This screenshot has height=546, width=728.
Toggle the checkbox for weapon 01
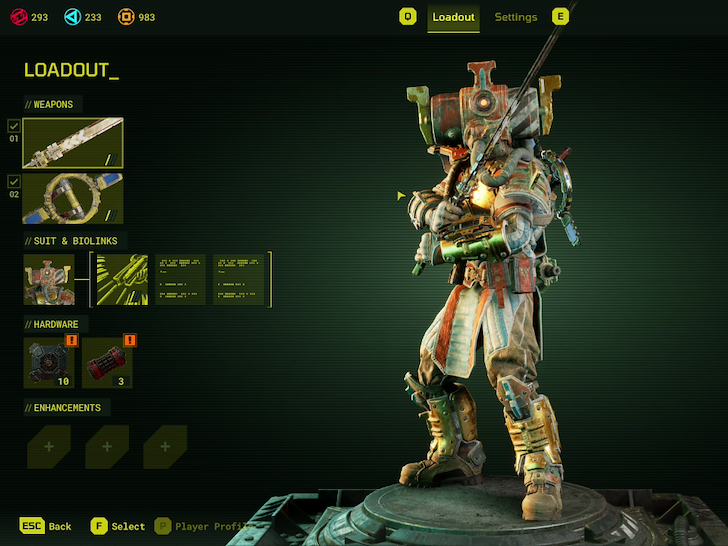pyautogui.click(x=13, y=126)
